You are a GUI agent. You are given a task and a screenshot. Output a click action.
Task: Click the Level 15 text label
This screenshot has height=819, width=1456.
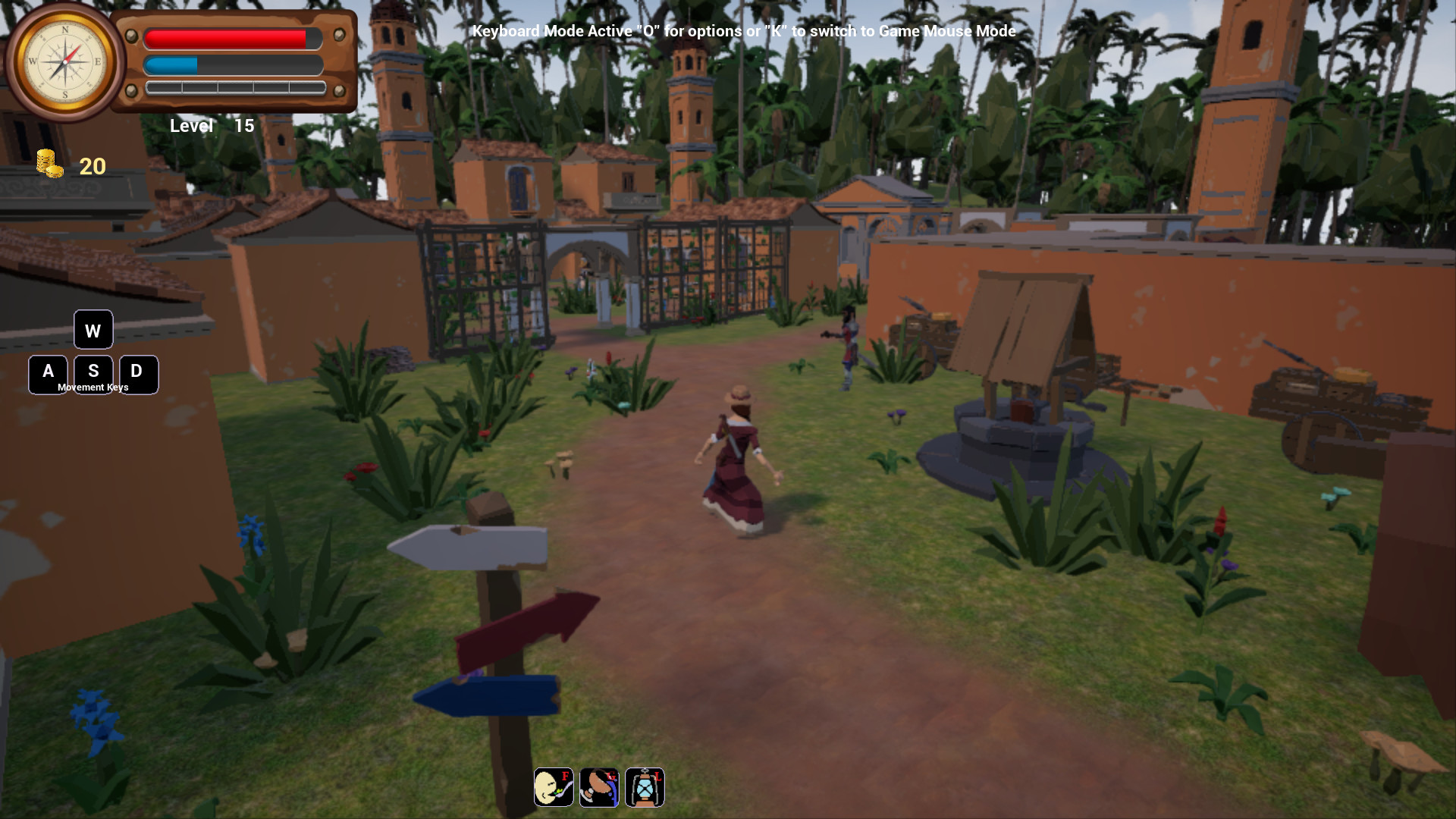tap(211, 126)
